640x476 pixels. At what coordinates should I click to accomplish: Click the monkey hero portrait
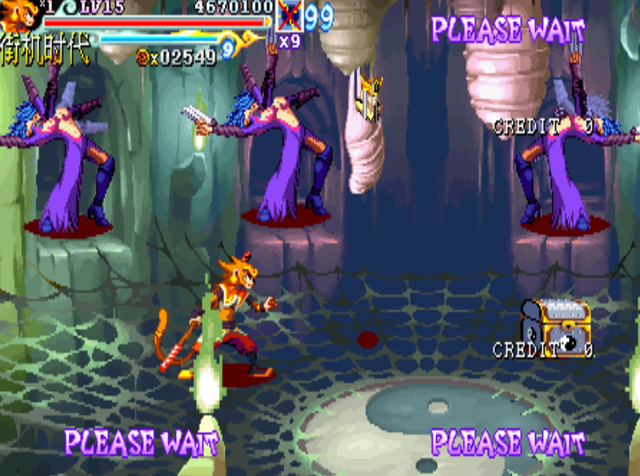17,16
